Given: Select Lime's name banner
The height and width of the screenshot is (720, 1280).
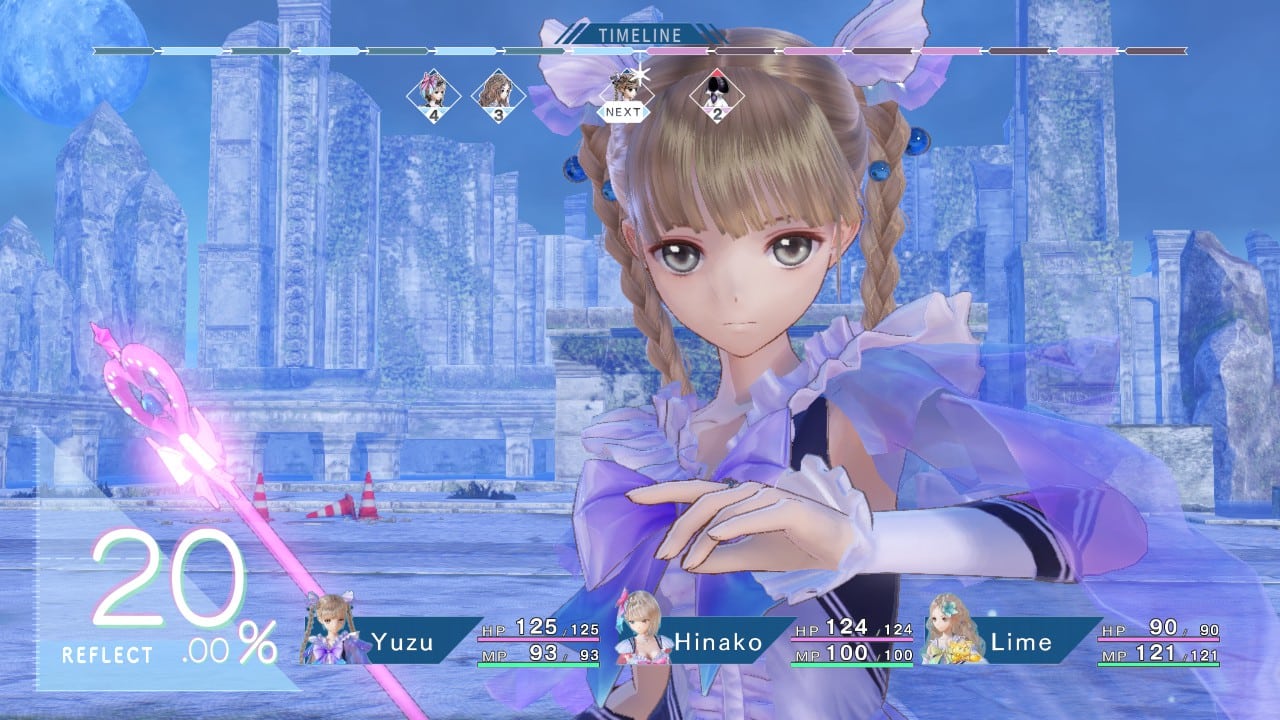Looking at the screenshot, I should click(1019, 643).
